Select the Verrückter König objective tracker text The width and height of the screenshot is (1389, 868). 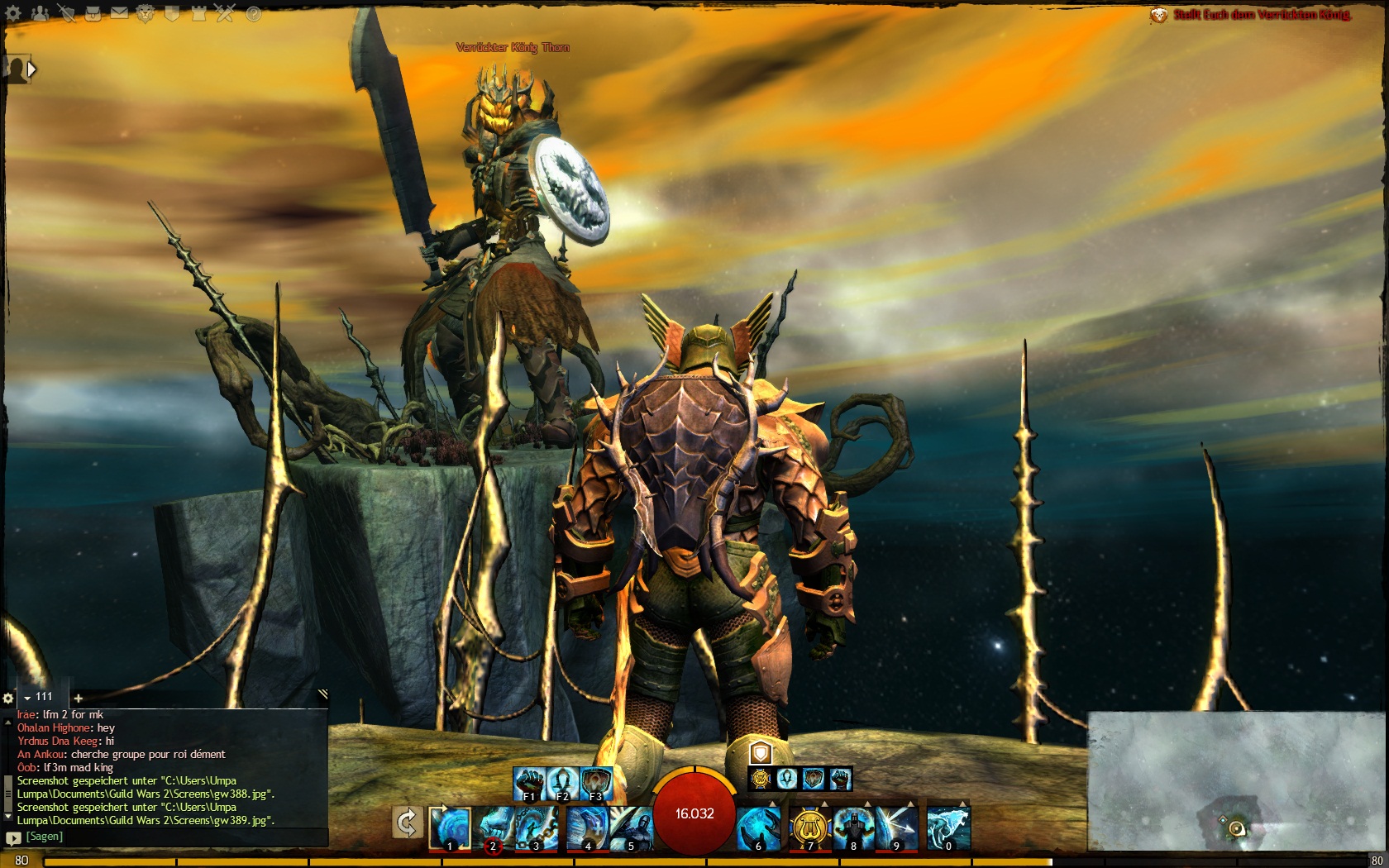pyautogui.click(x=1260, y=15)
